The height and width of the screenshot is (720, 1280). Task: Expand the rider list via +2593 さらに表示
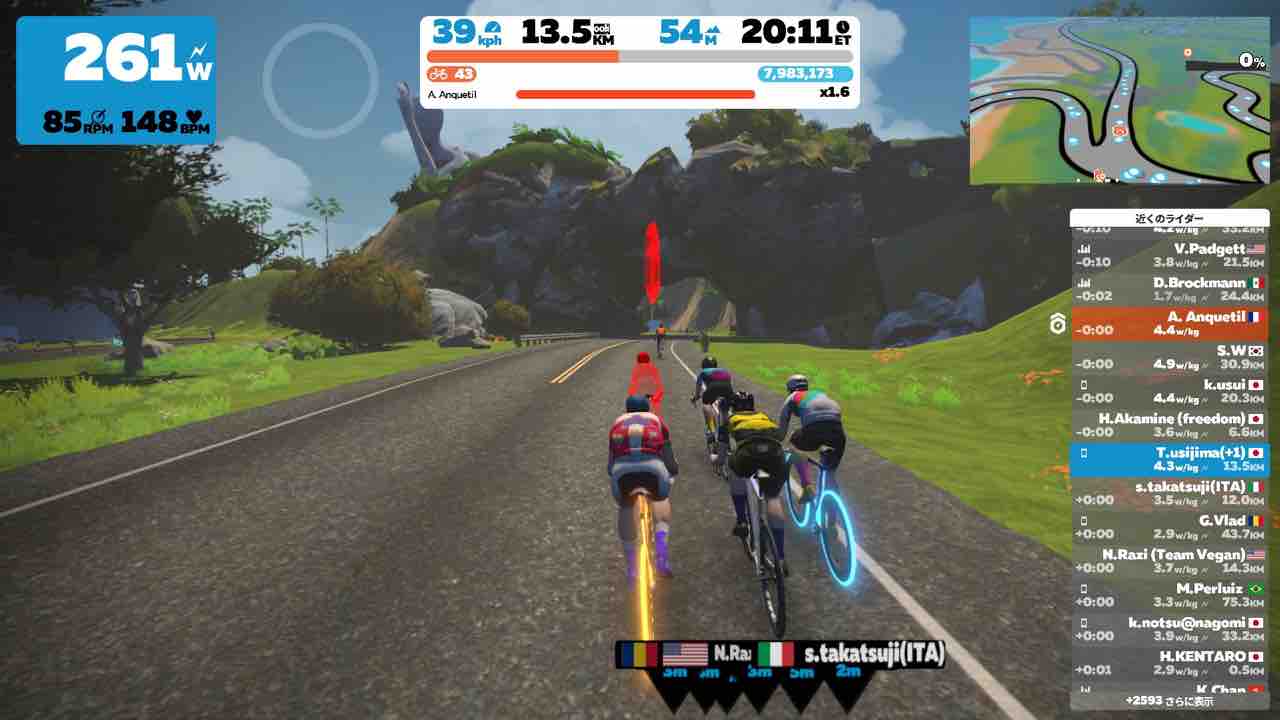1170,701
